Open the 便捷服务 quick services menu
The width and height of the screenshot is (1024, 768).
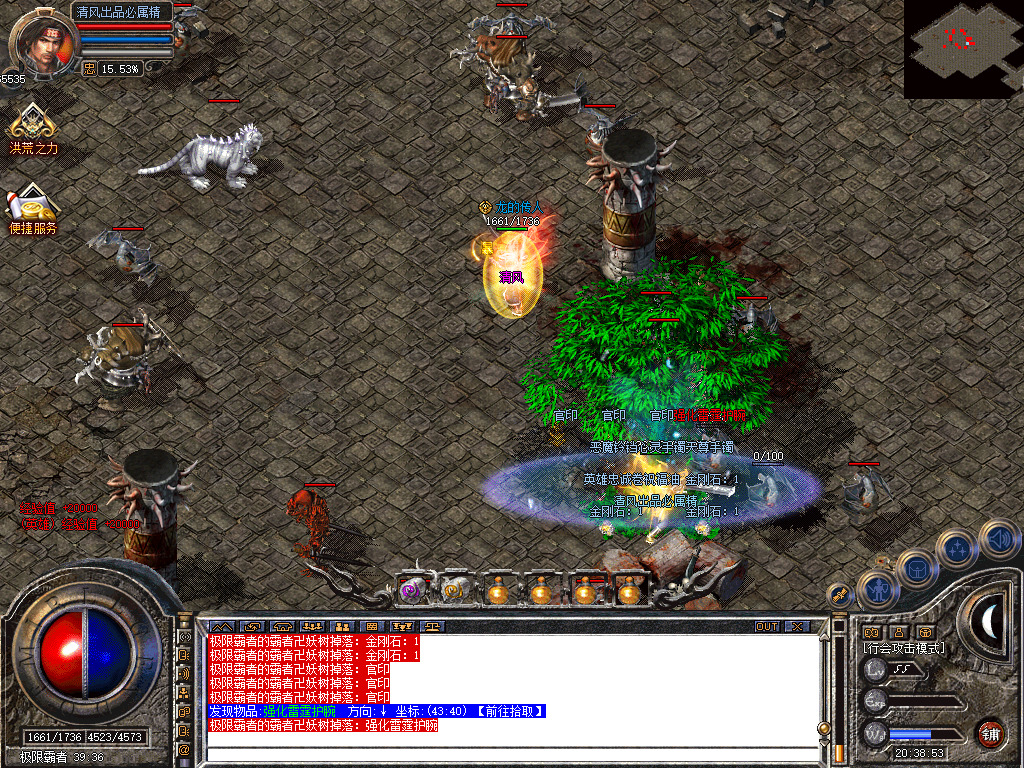click(x=33, y=209)
